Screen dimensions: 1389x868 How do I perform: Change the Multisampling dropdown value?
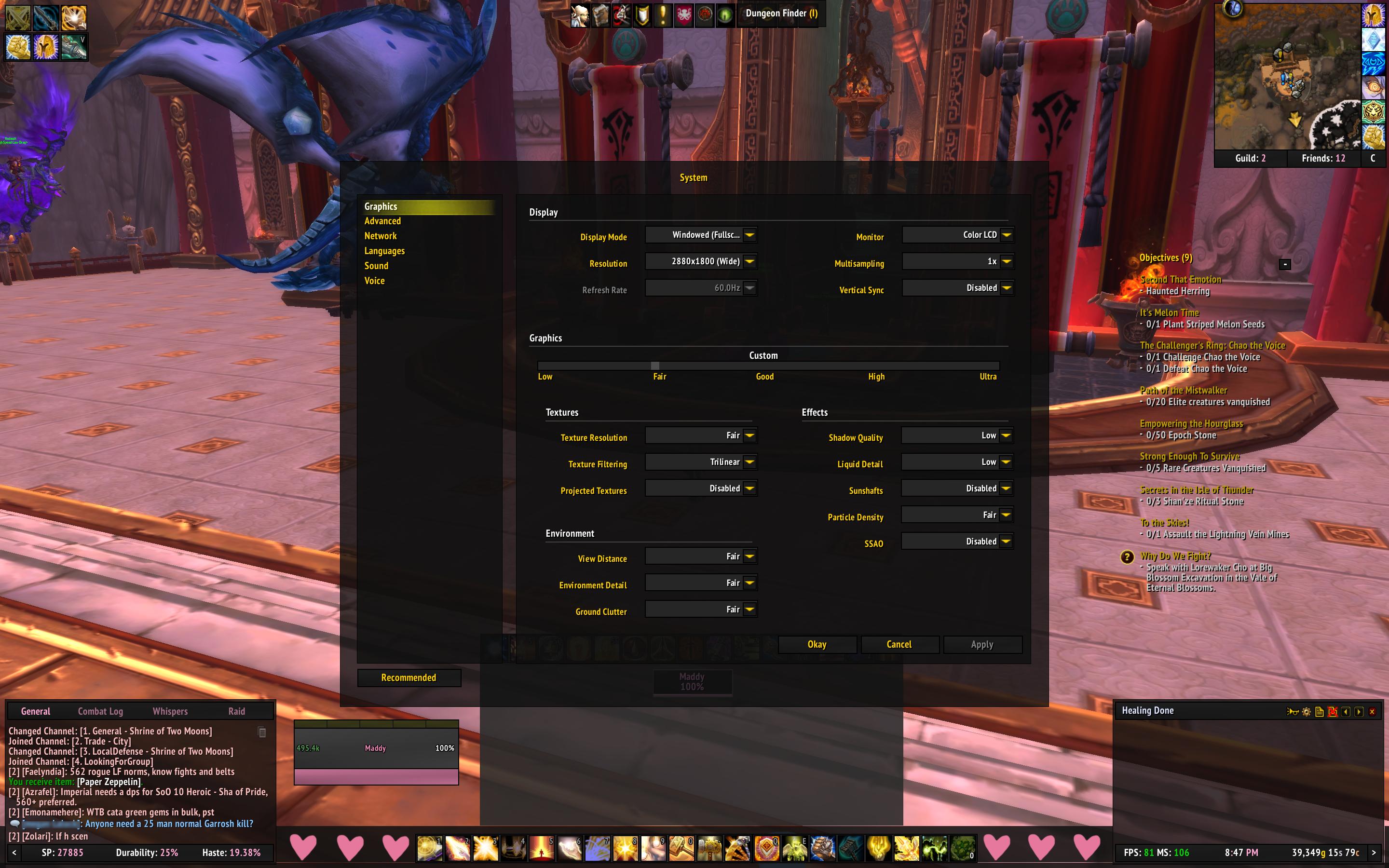click(x=1006, y=261)
